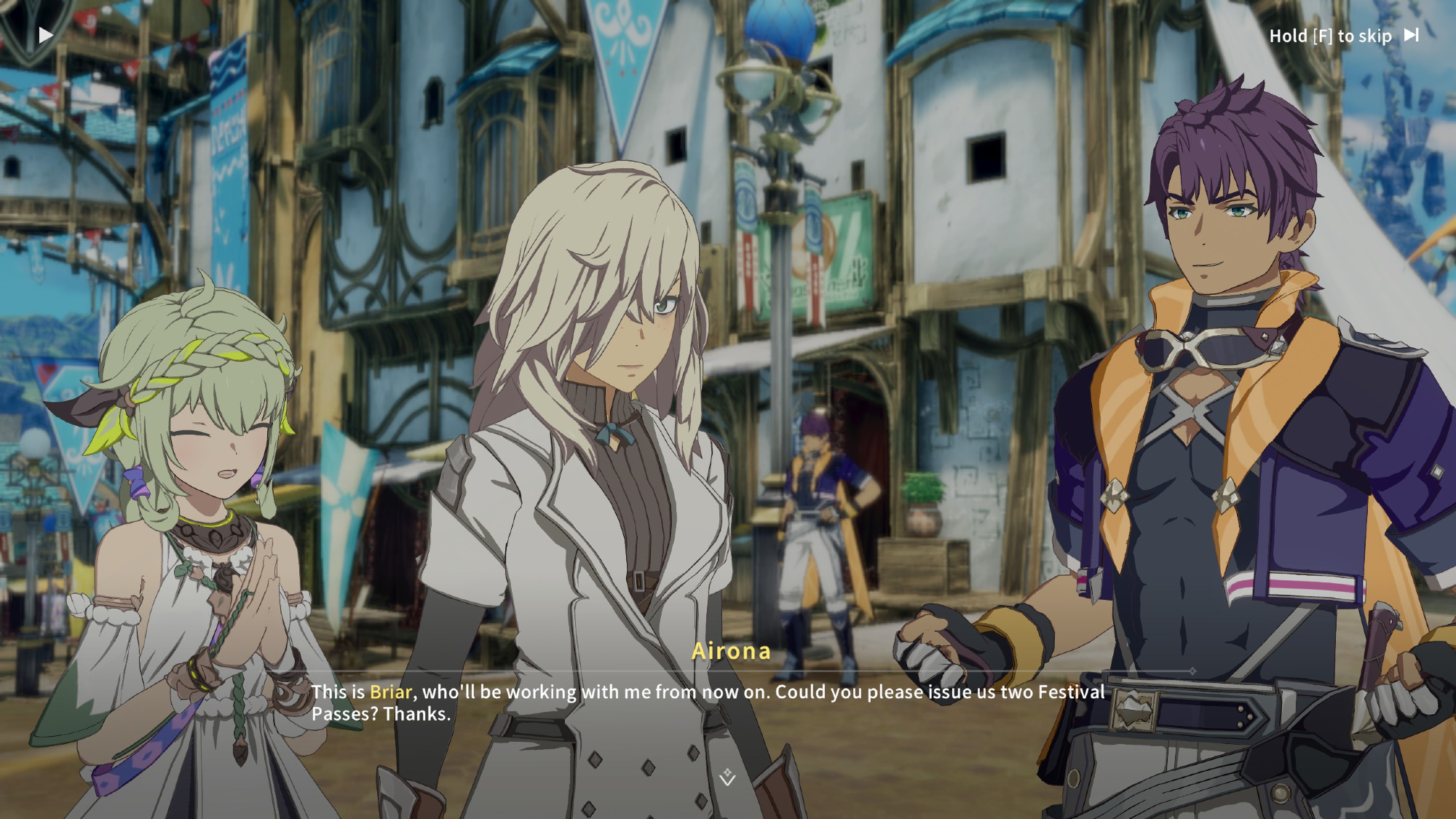Advance dialogue via the down-arrow indicator
This screenshot has height=819, width=1456.
point(727,778)
